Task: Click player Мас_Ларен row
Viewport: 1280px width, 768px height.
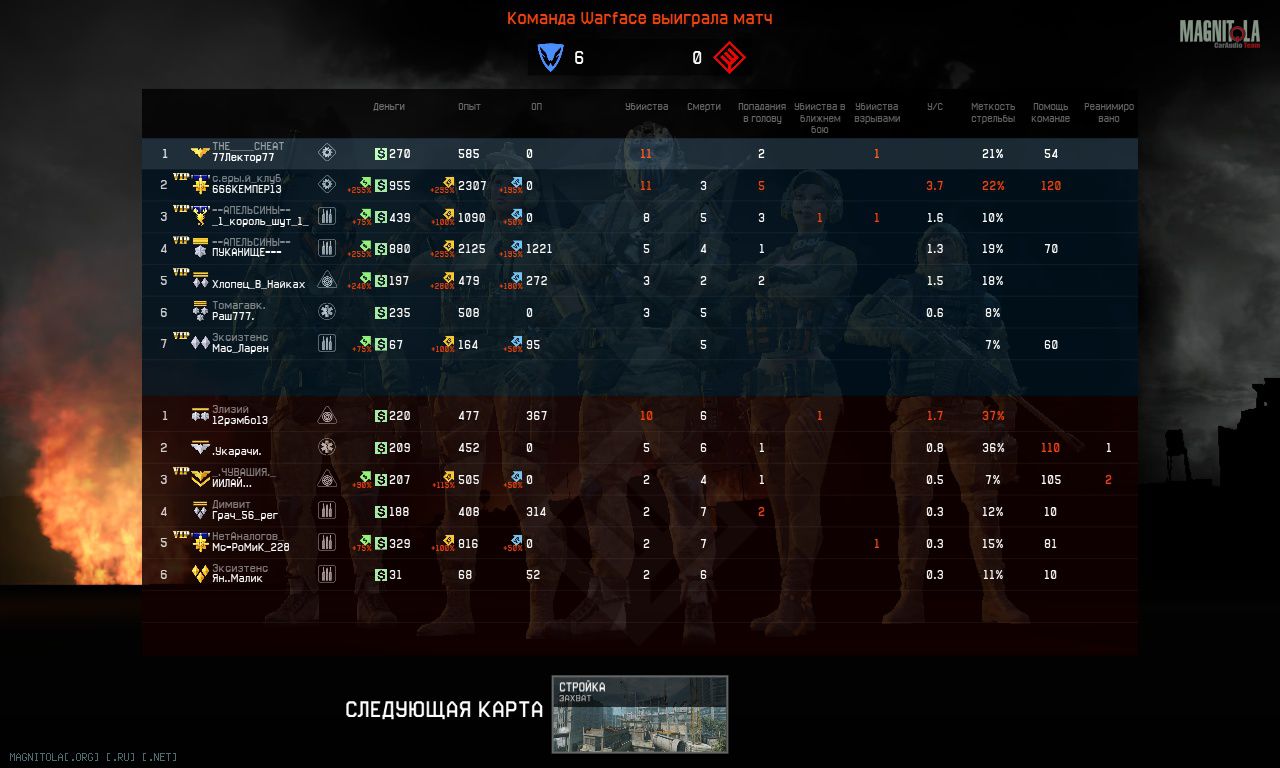Action: click(x=240, y=348)
